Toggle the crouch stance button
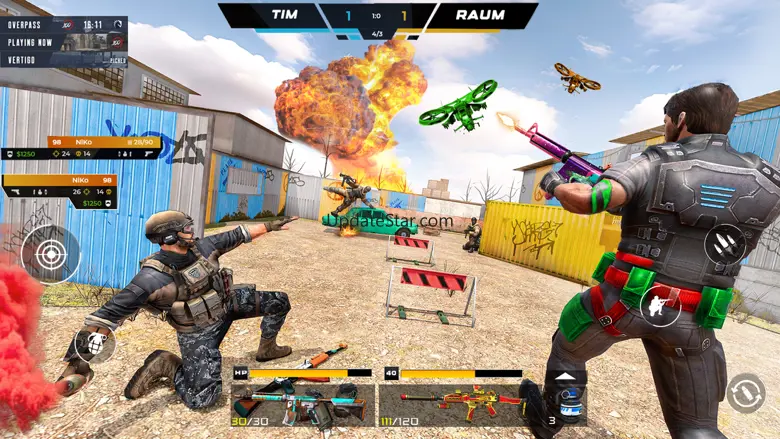The width and height of the screenshot is (780, 439). coord(660,305)
